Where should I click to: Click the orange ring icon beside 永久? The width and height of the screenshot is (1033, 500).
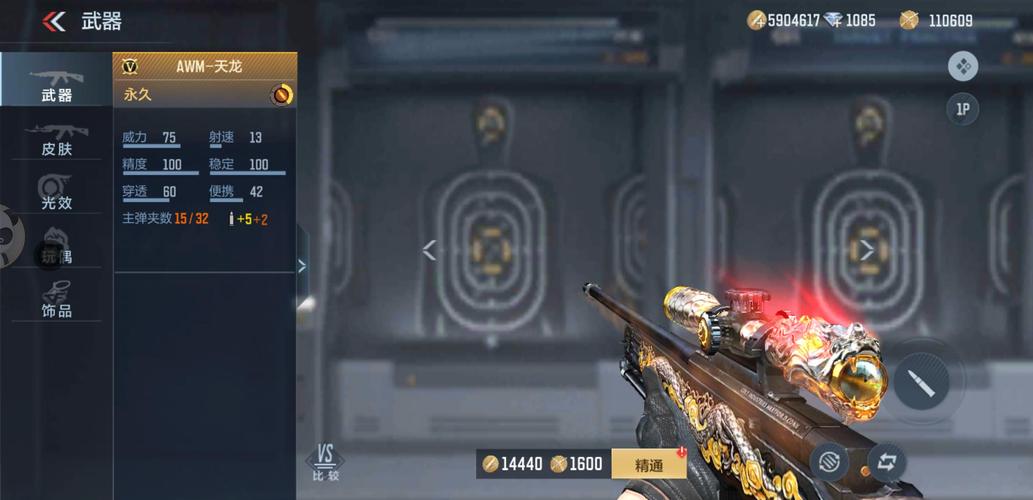[x=282, y=94]
